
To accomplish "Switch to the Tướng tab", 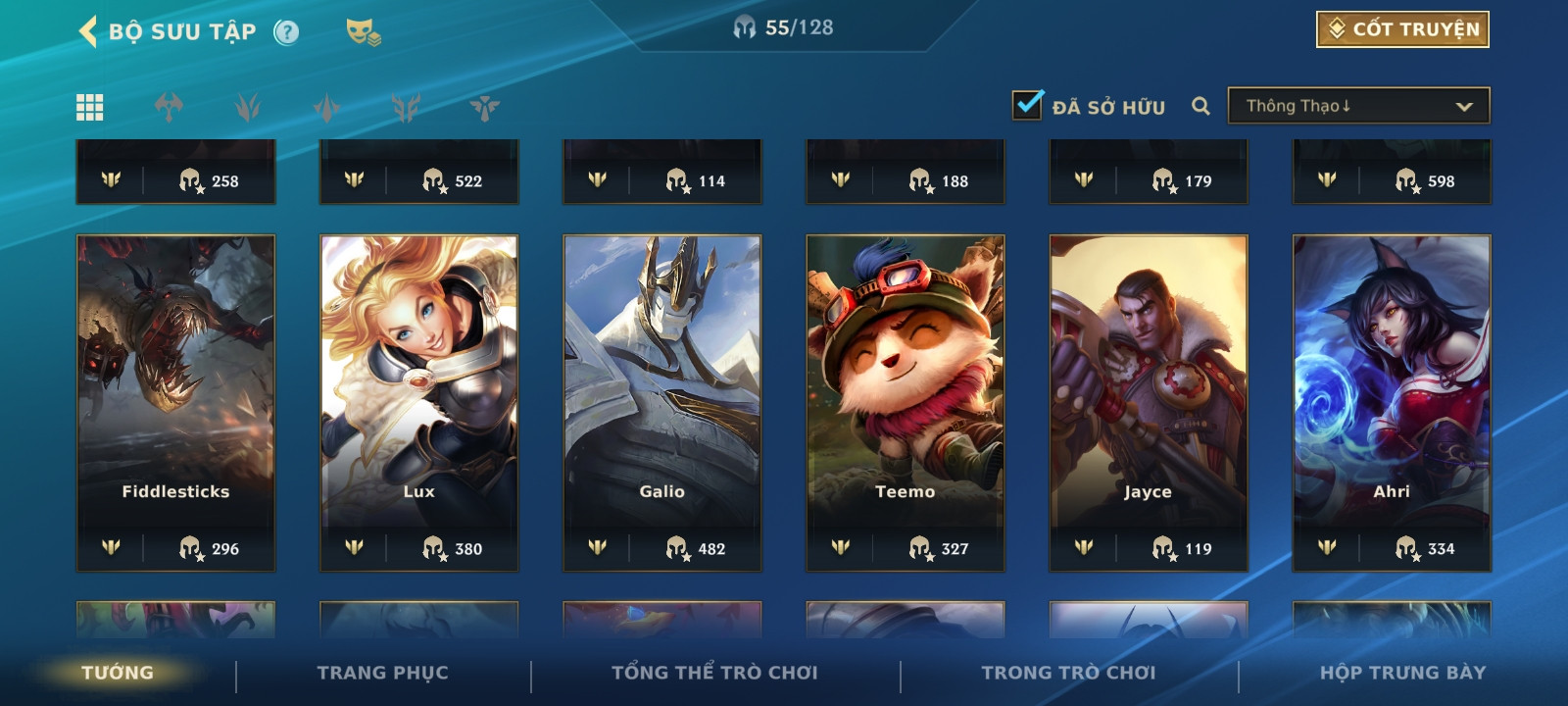I will [118, 673].
